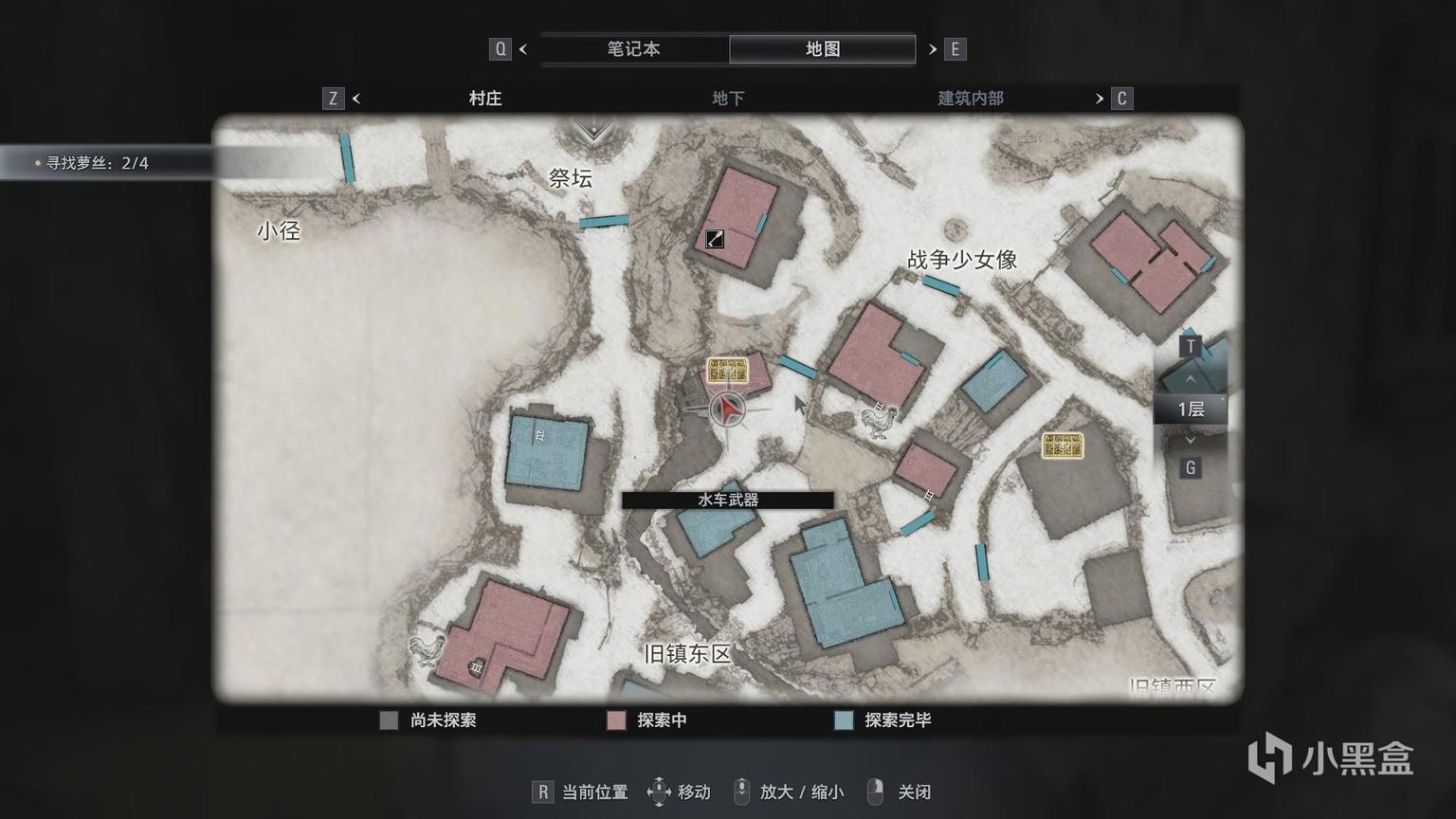Go to next menu tab with right arrow near 地图
Screen dimensions: 1456x819
933,49
